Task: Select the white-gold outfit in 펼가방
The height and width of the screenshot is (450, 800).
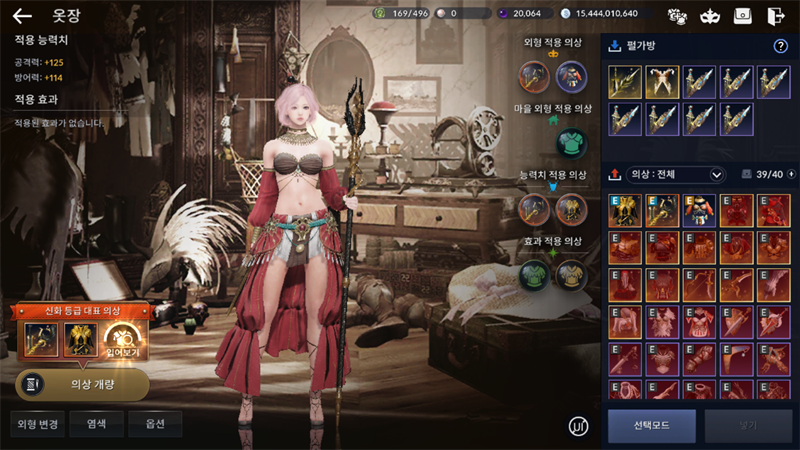Action: point(662,82)
